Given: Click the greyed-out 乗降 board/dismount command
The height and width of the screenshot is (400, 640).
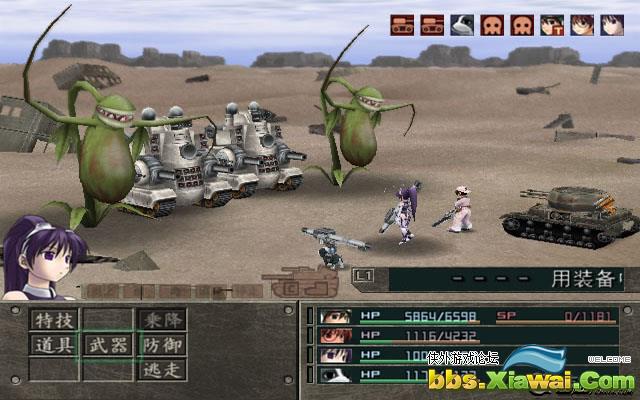Looking at the screenshot, I should [161, 320].
